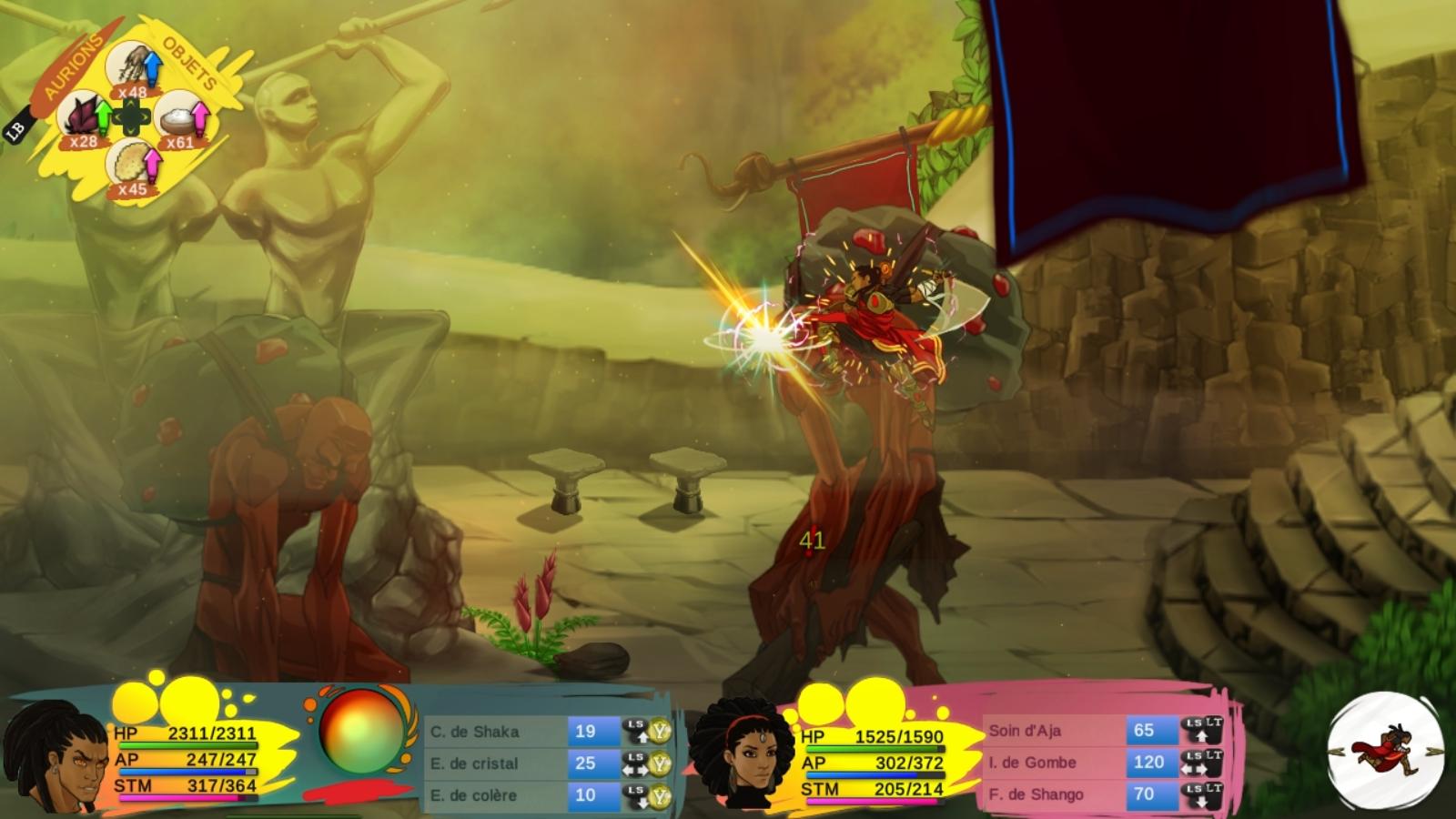Select the white powder bowl item slot
Viewport: 1456px width, 819px height.
[x=181, y=119]
